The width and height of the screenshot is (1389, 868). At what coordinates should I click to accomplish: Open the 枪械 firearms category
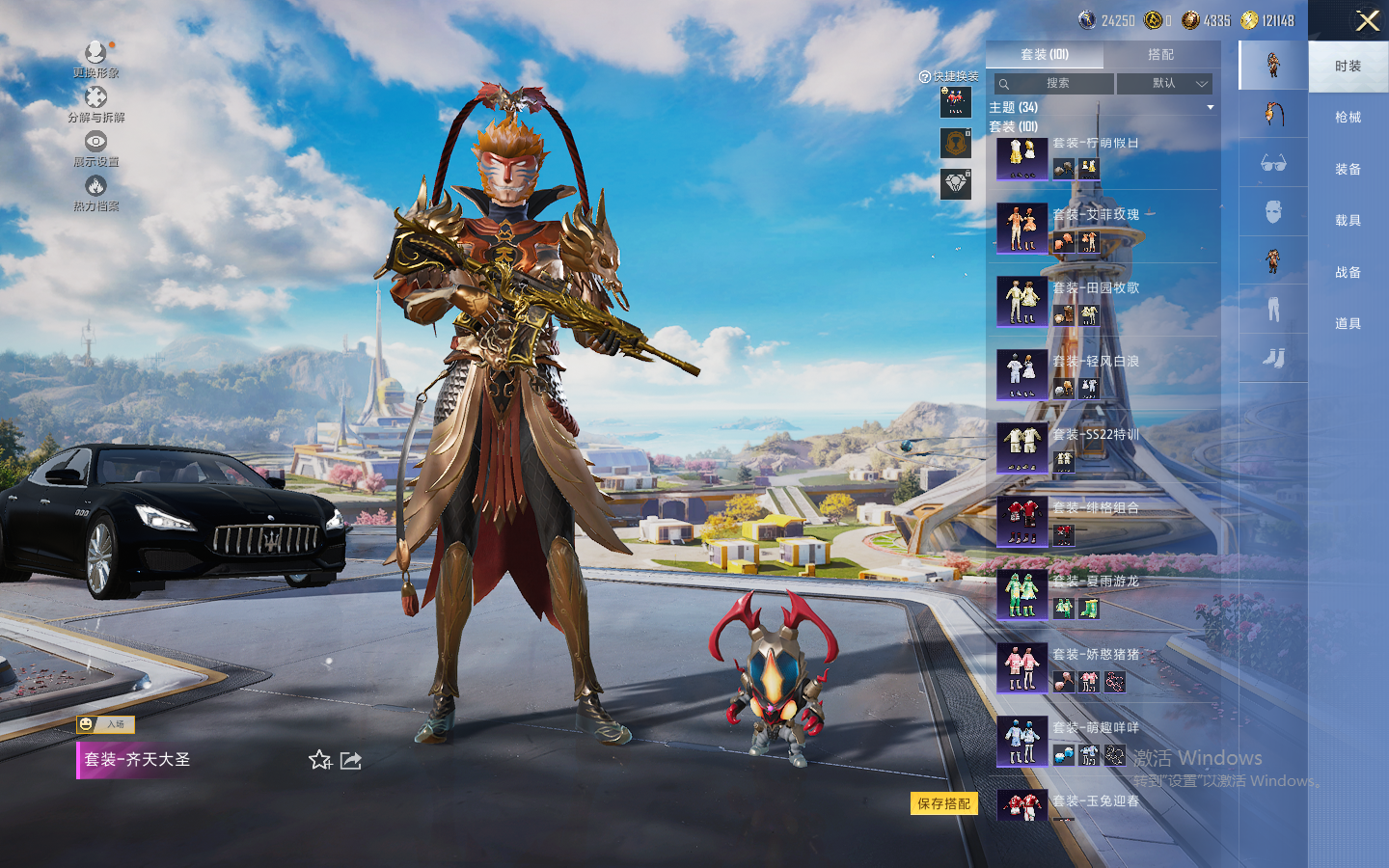(x=1348, y=118)
